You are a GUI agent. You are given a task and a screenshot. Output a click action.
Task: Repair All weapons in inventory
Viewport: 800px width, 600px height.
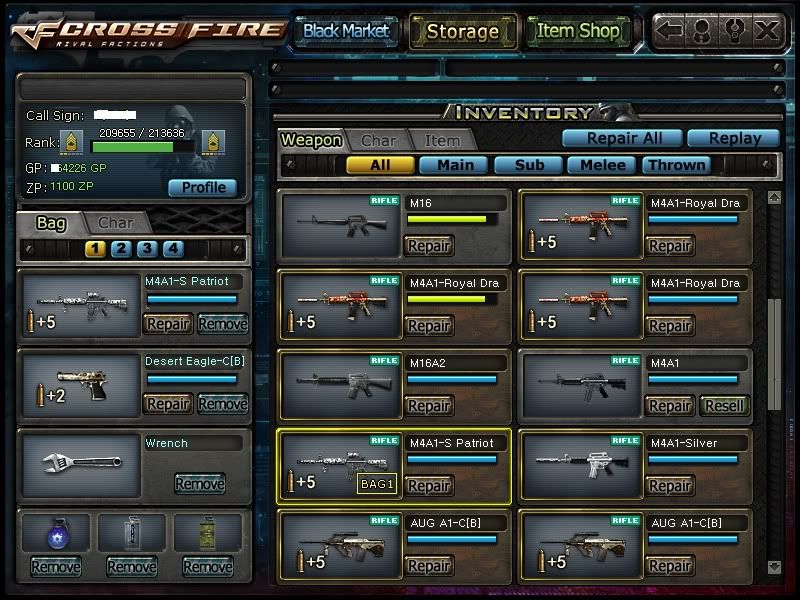coord(620,139)
